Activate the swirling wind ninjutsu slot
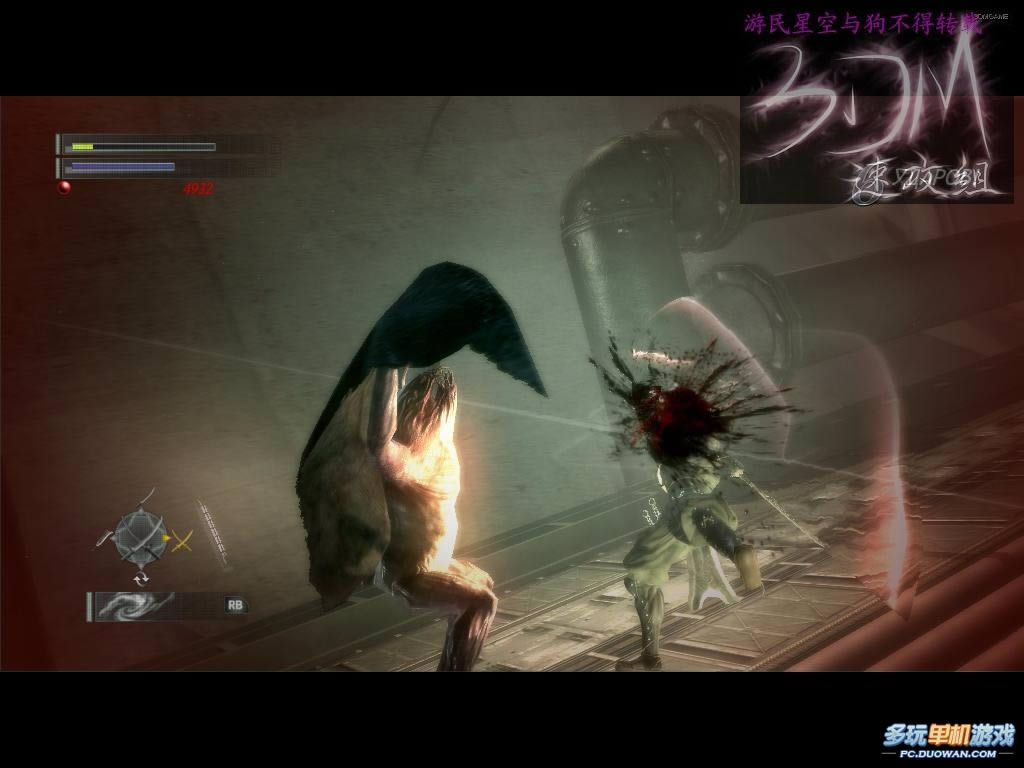The width and height of the screenshot is (1024, 768). coord(137,605)
